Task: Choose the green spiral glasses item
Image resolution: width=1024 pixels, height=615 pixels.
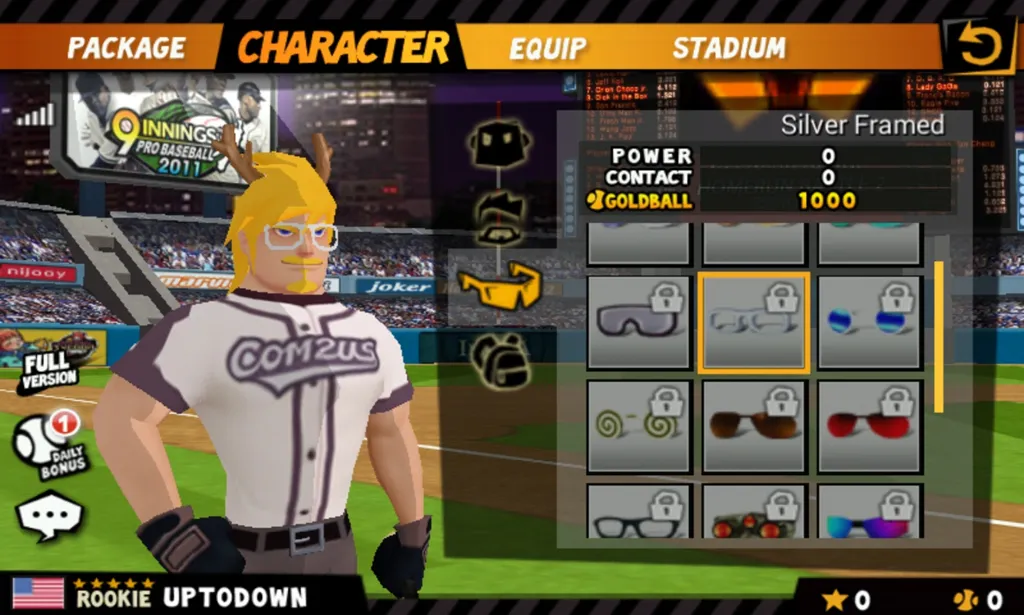Action: tap(638, 427)
